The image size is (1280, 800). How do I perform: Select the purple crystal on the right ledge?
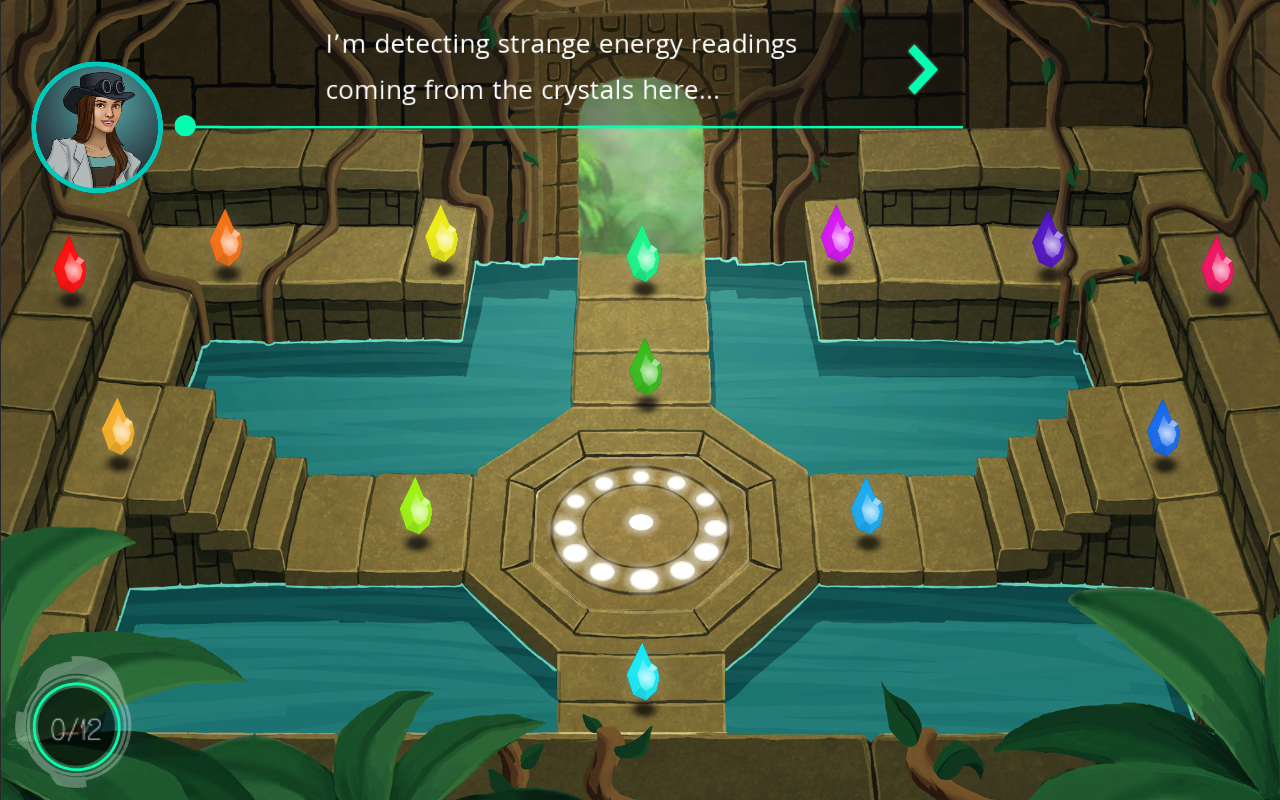pyautogui.click(x=837, y=234)
